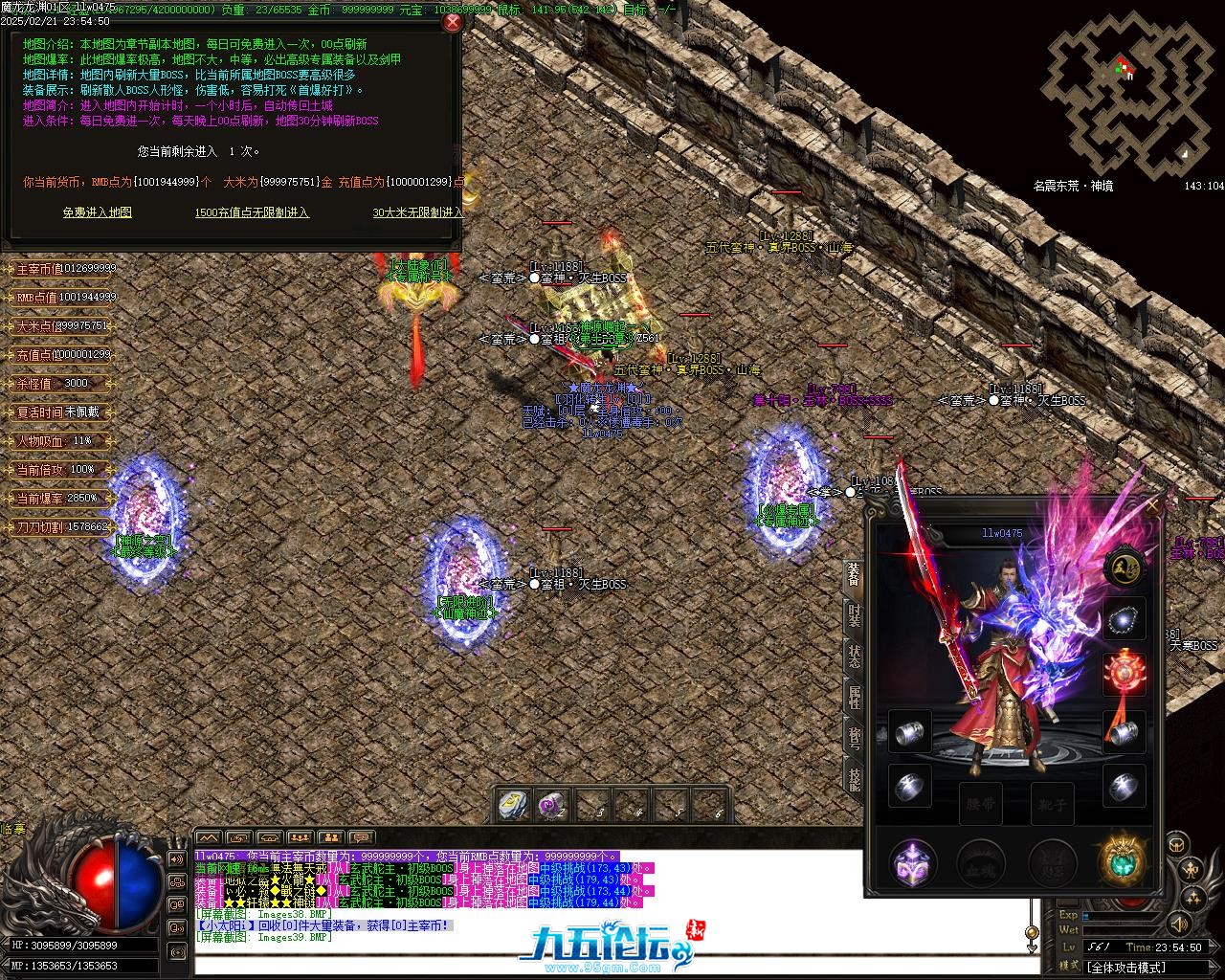The width and height of the screenshot is (1225, 980).
Task: Choose 免费进入地图 free entry link
Action: click(98, 212)
